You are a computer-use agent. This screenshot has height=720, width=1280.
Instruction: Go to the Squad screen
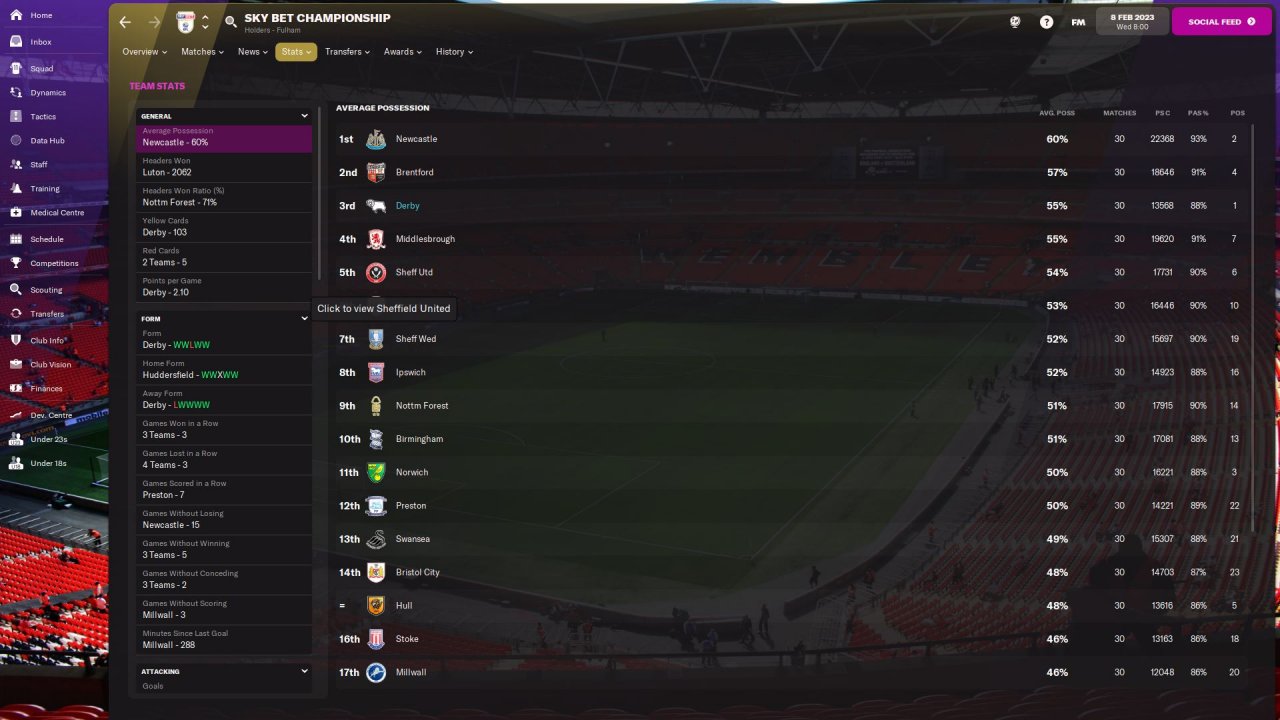[x=41, y=69]
